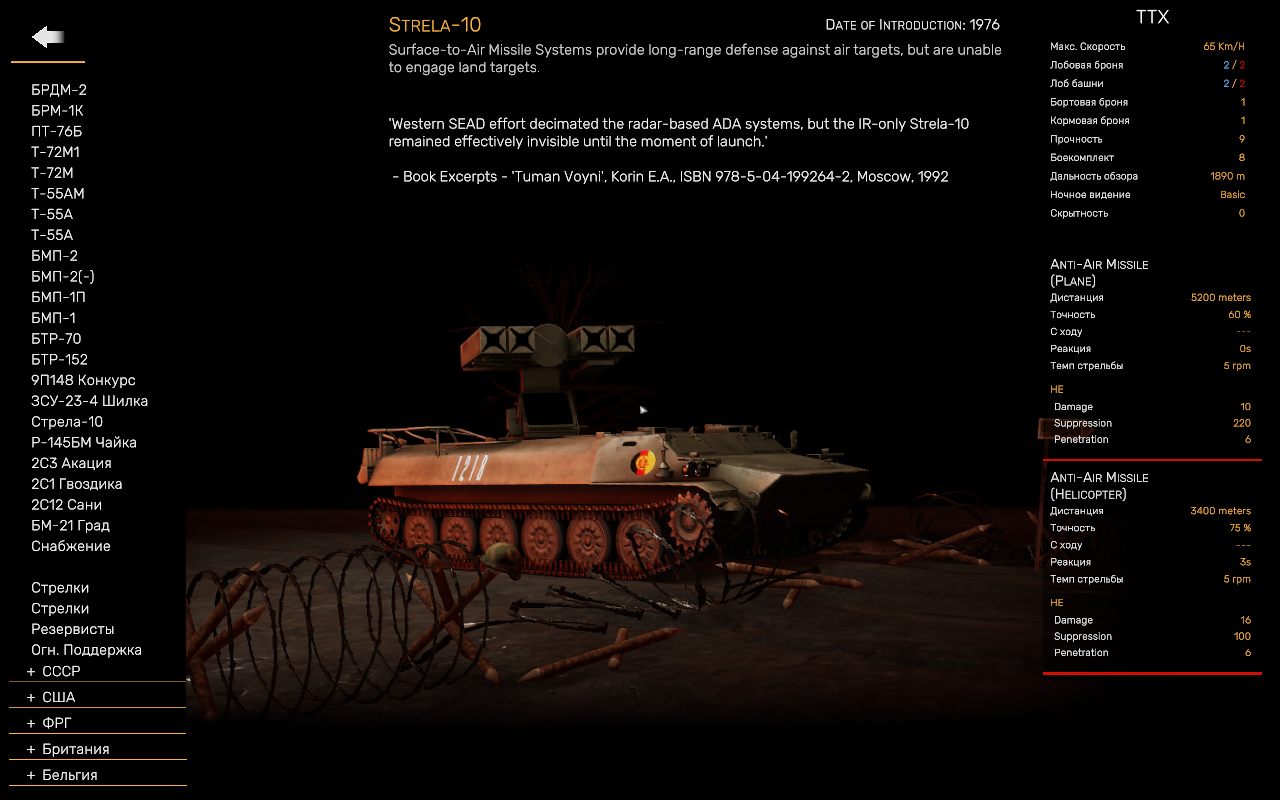Click the back arrow button
Image resolution: width=1280 pixels, height=800 pixels.
pyautogui.click(x=48, y=38)
